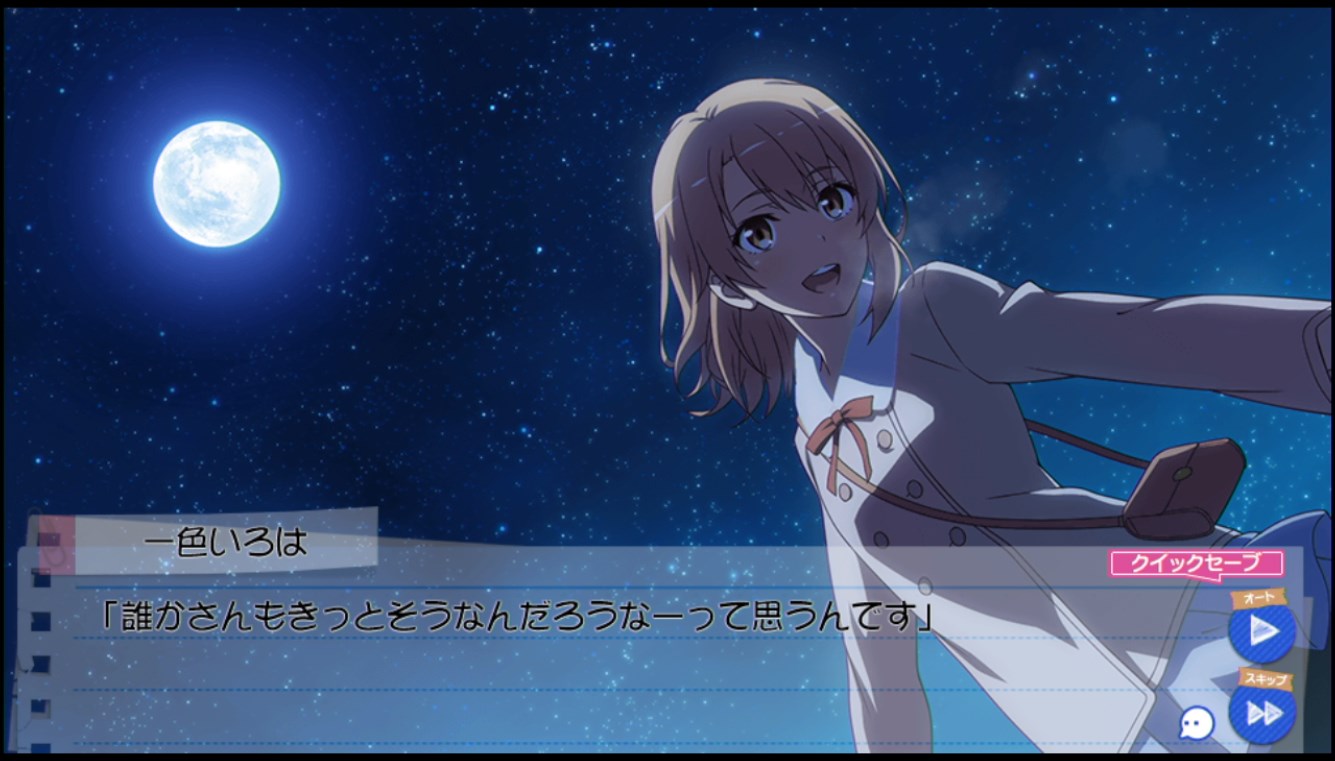Open the speech bubble backlog icon
The height and width of the screenshot is (761, 1335).
[x=1197, y=723]
